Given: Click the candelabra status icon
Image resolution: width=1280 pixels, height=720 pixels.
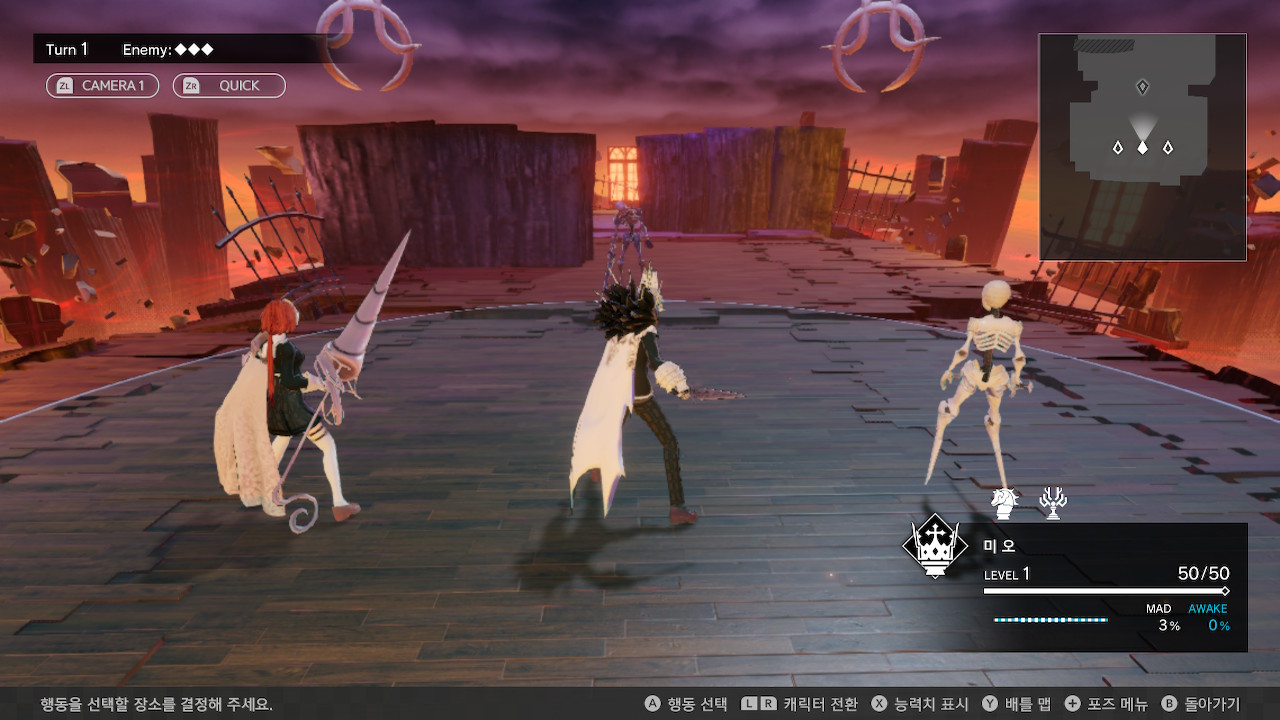Looking at the screenshot, I should coord(1052,502).
